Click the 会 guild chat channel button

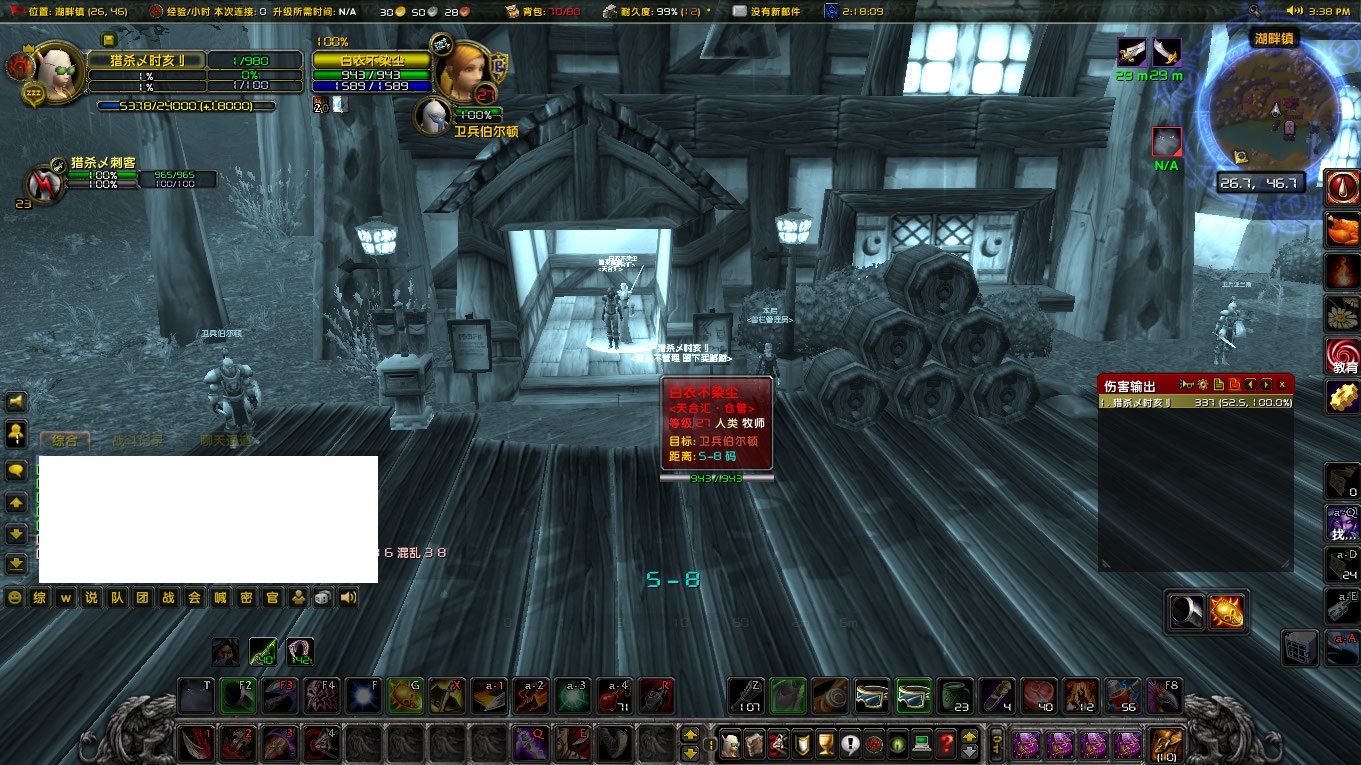[x=193, y=598]
